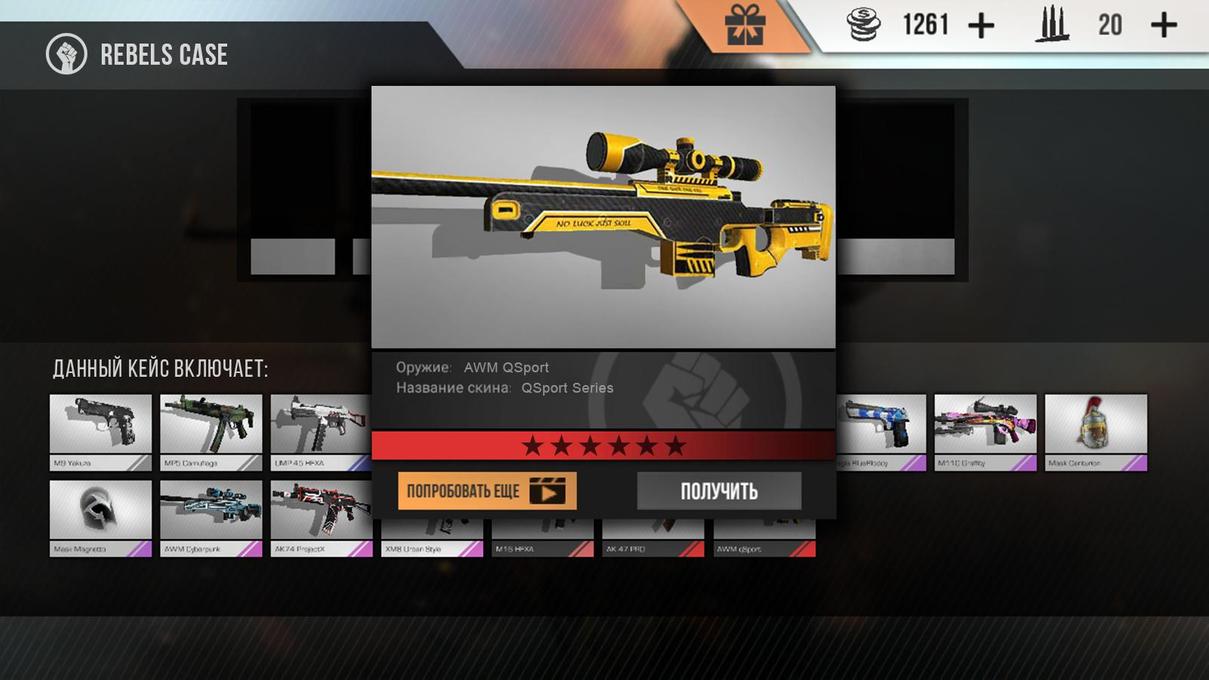Select the MP5 Camuflage thumbnail
1209x680 pixels.
pos(211,426)
